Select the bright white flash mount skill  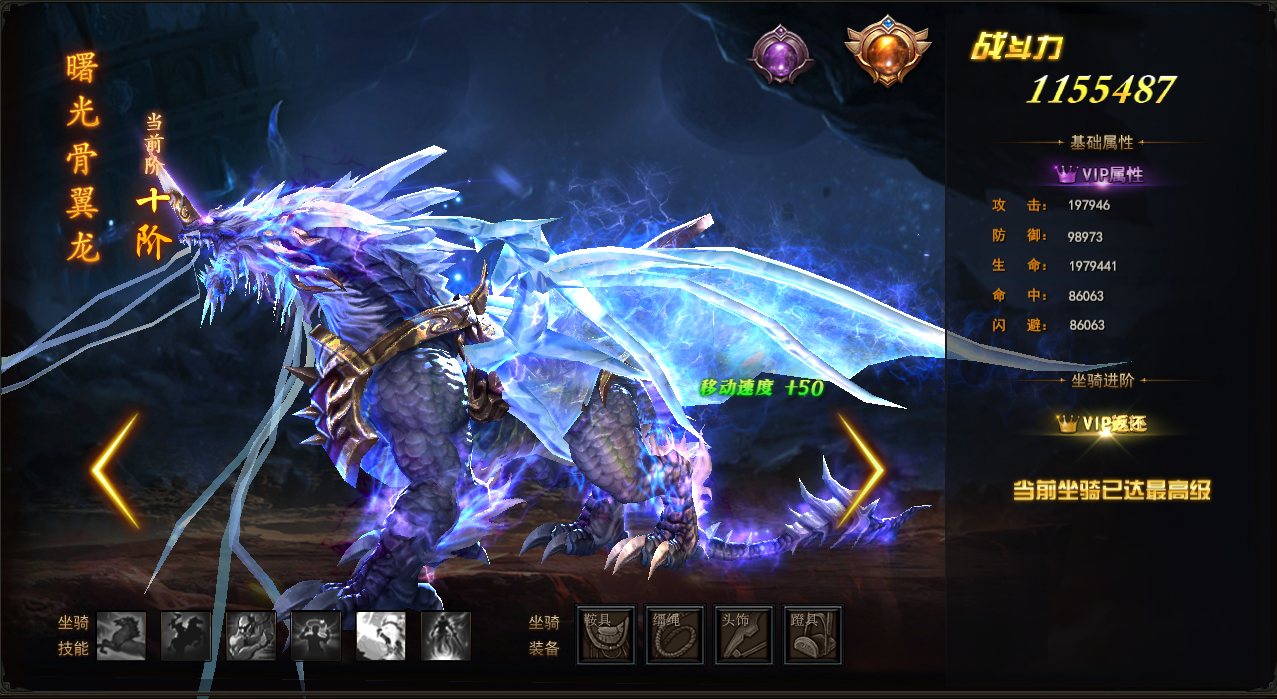381,636
